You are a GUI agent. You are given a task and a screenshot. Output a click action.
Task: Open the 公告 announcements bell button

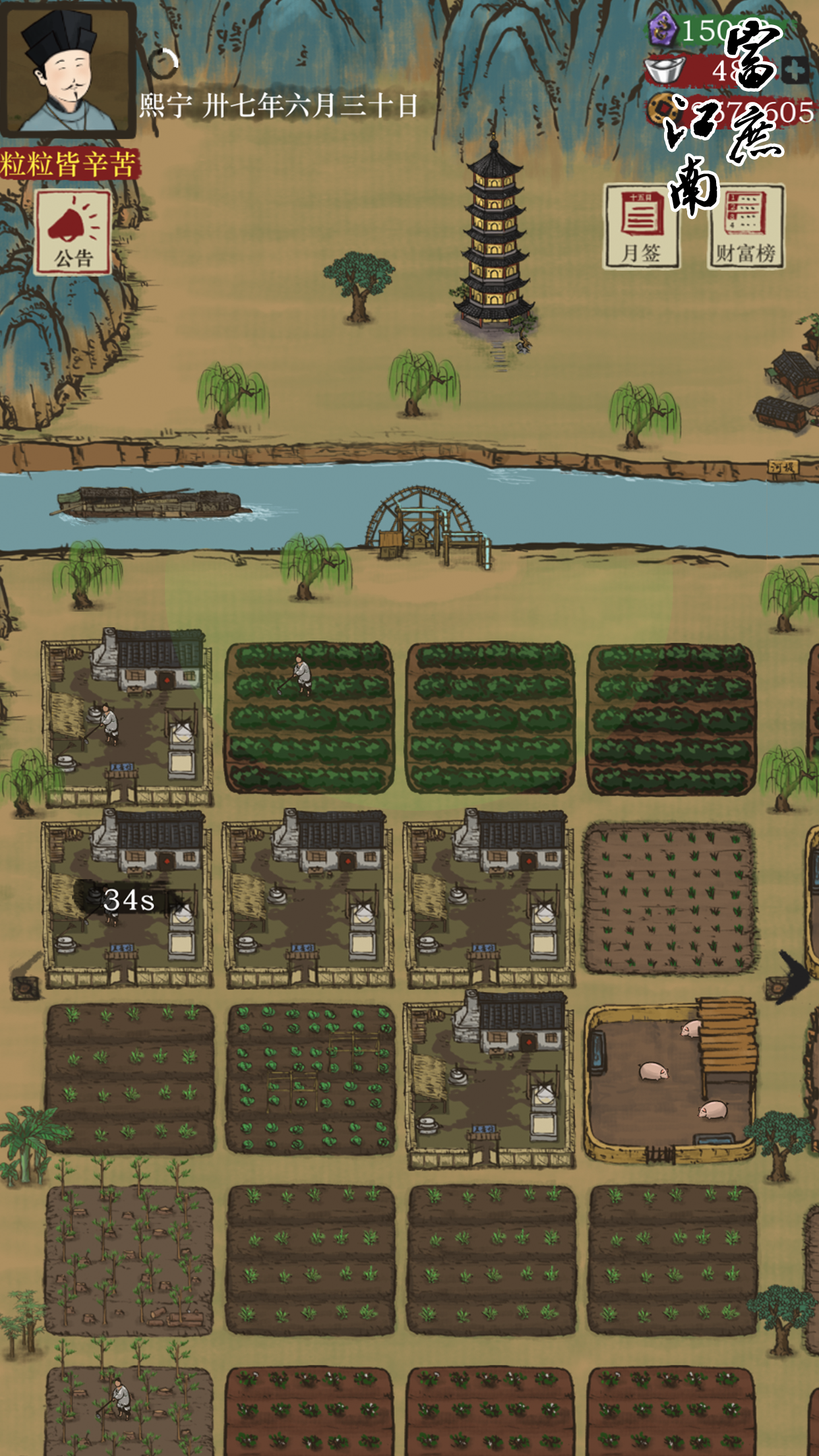(73, 232)
